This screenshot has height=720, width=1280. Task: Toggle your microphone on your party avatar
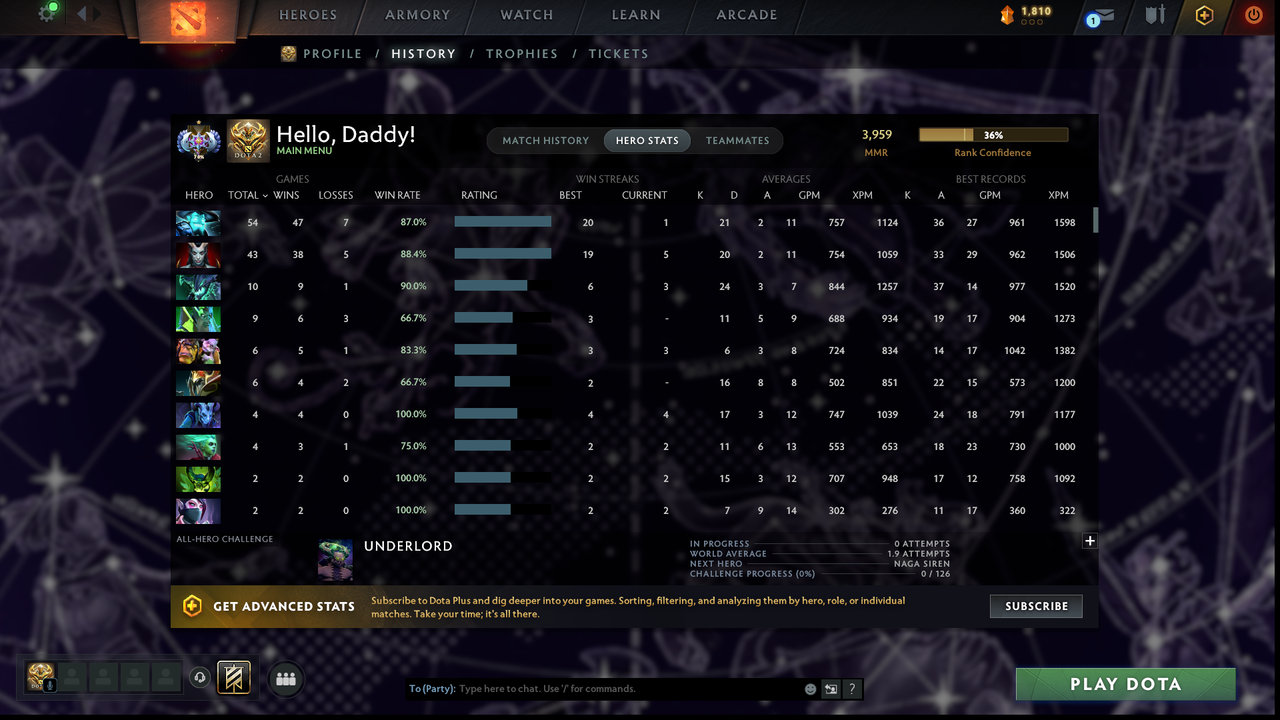(49, 685)
